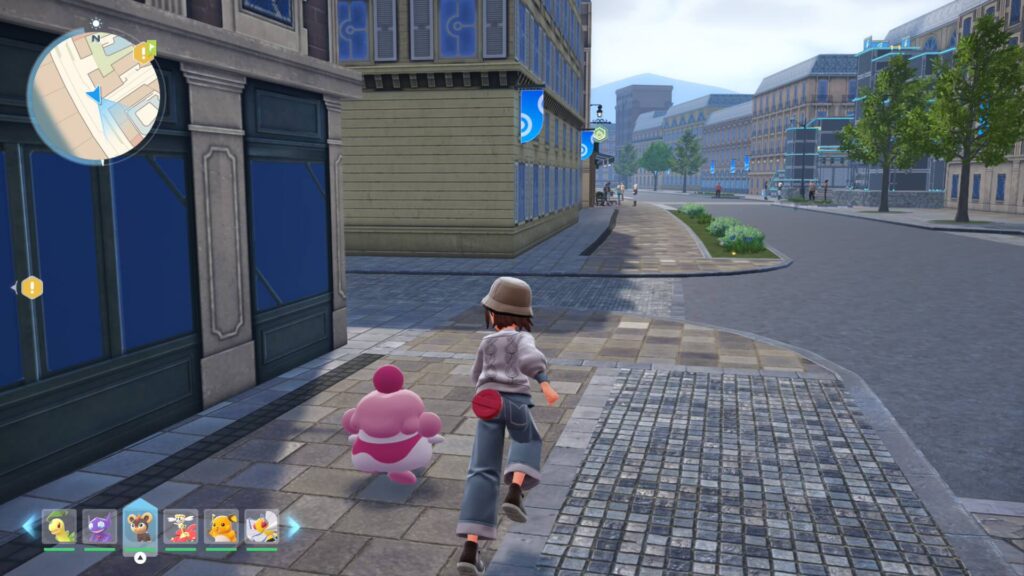Click the left arrow of the party bar

pyautogui.click(x=29, y=527)
